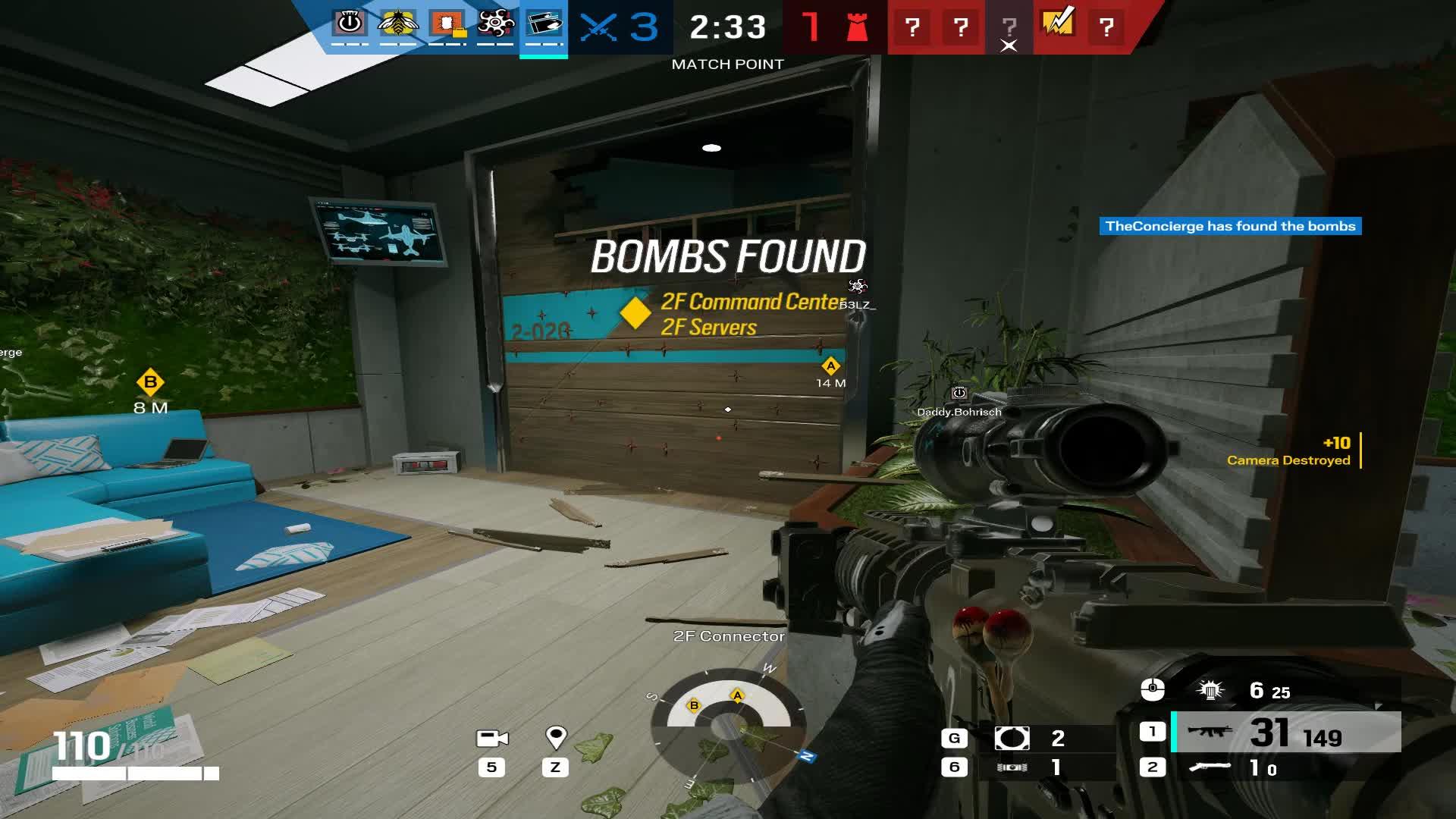Toggle the crossed-out enemy question mark icon
The width and height of the screenshot is (1456, 819).
pos(1009,27)
